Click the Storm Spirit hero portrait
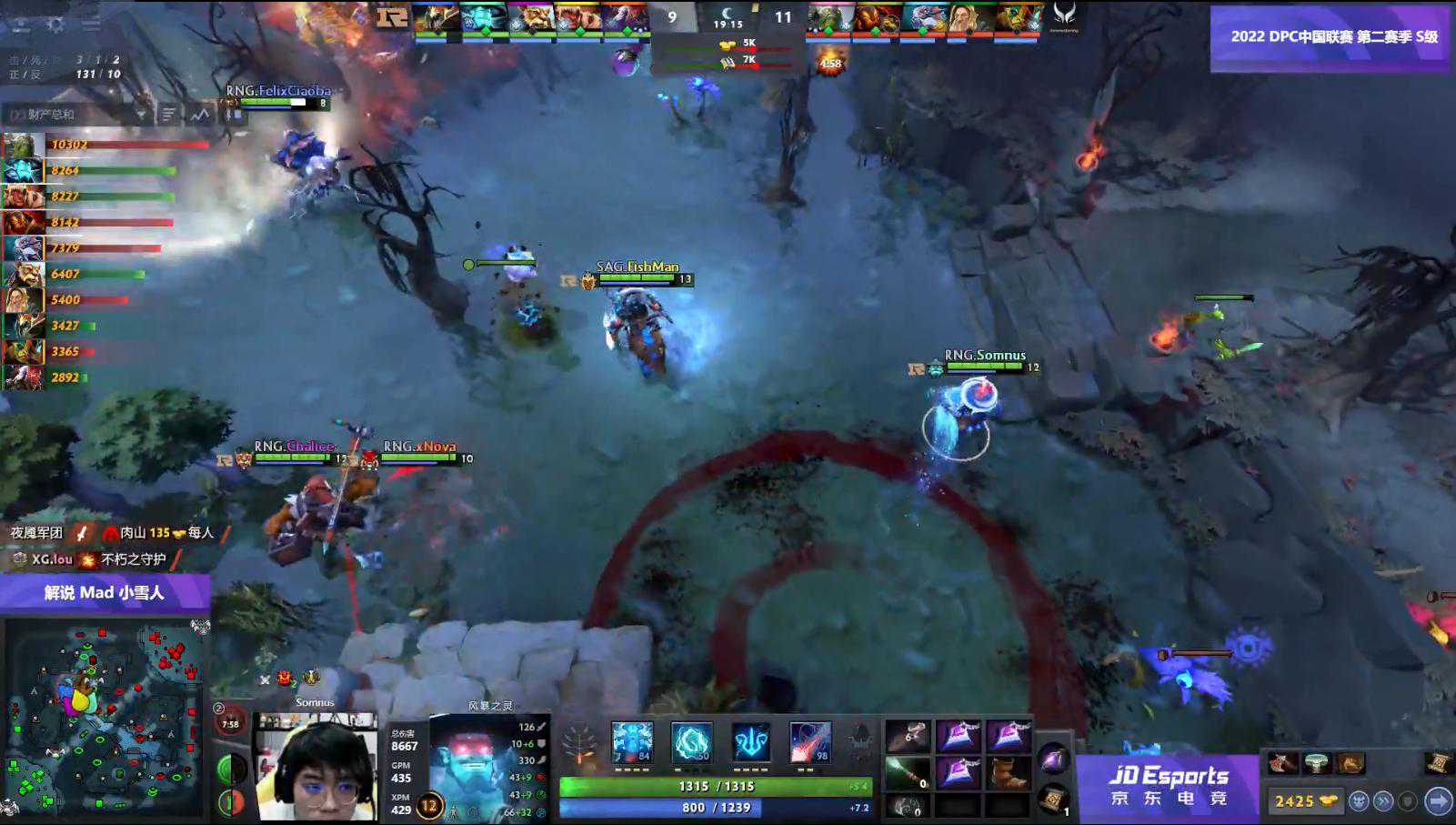Screen dimensions: 1456x825 [473, 764]
